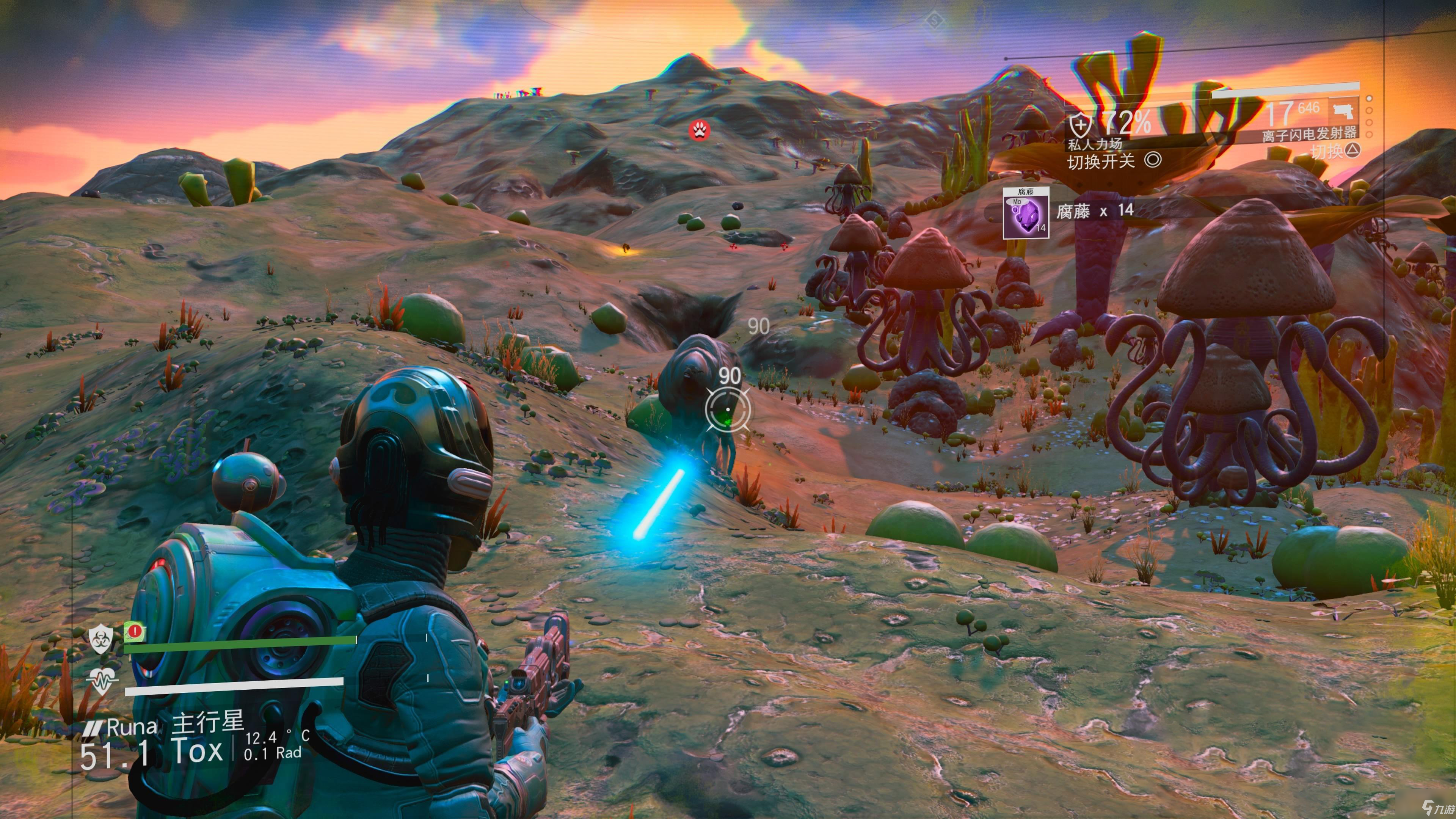Select the personal forcefield shield icon
1456x819 pixels.
pyautogui.click(x=1079, y=123)
